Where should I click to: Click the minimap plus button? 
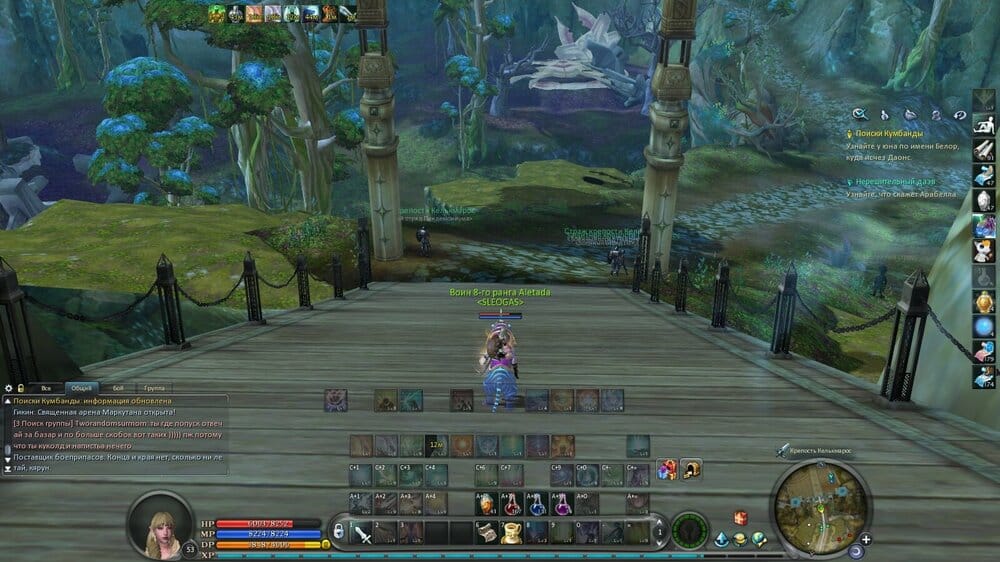tap(866, 539)
